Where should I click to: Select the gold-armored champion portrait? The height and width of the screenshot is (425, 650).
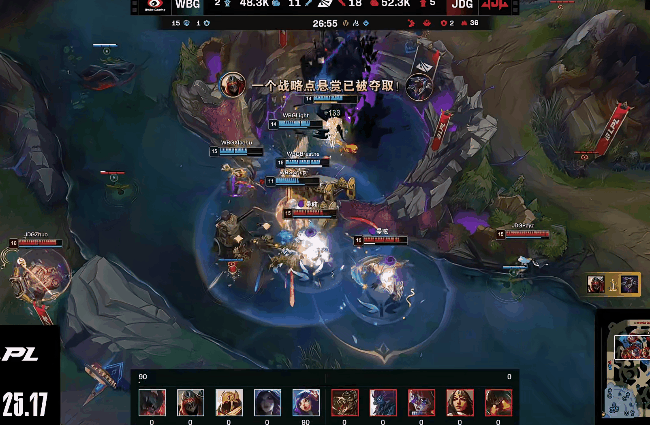tap(229, 402)
